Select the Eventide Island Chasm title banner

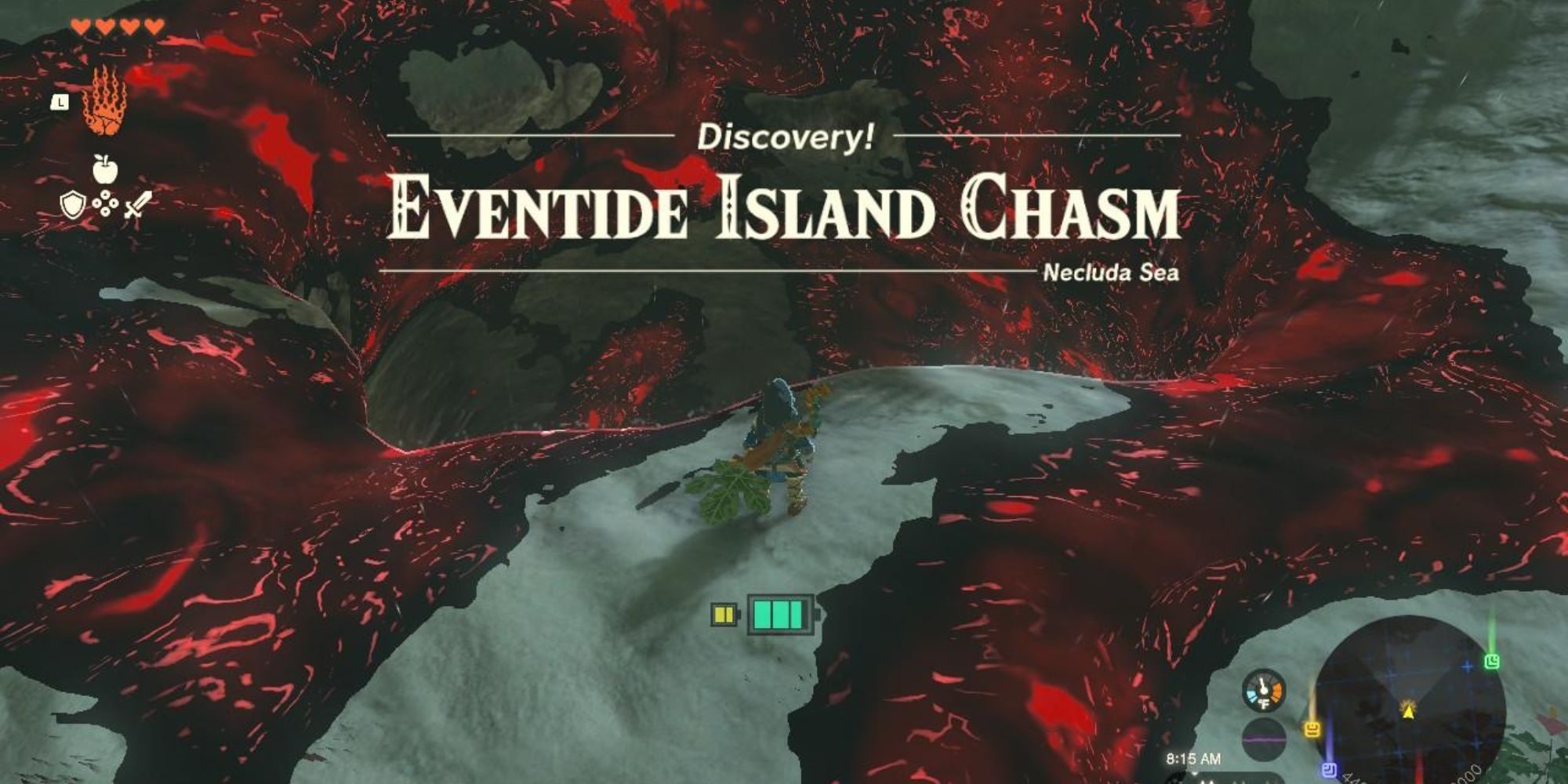pos(784,209)
